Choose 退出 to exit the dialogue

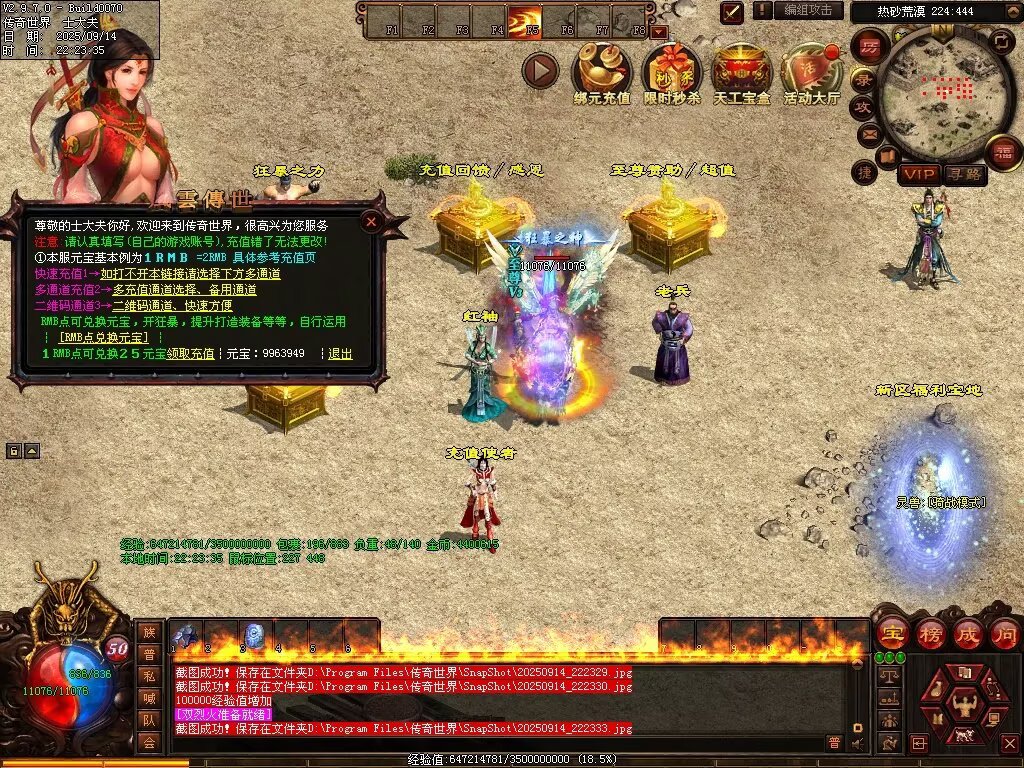point(340,354)
